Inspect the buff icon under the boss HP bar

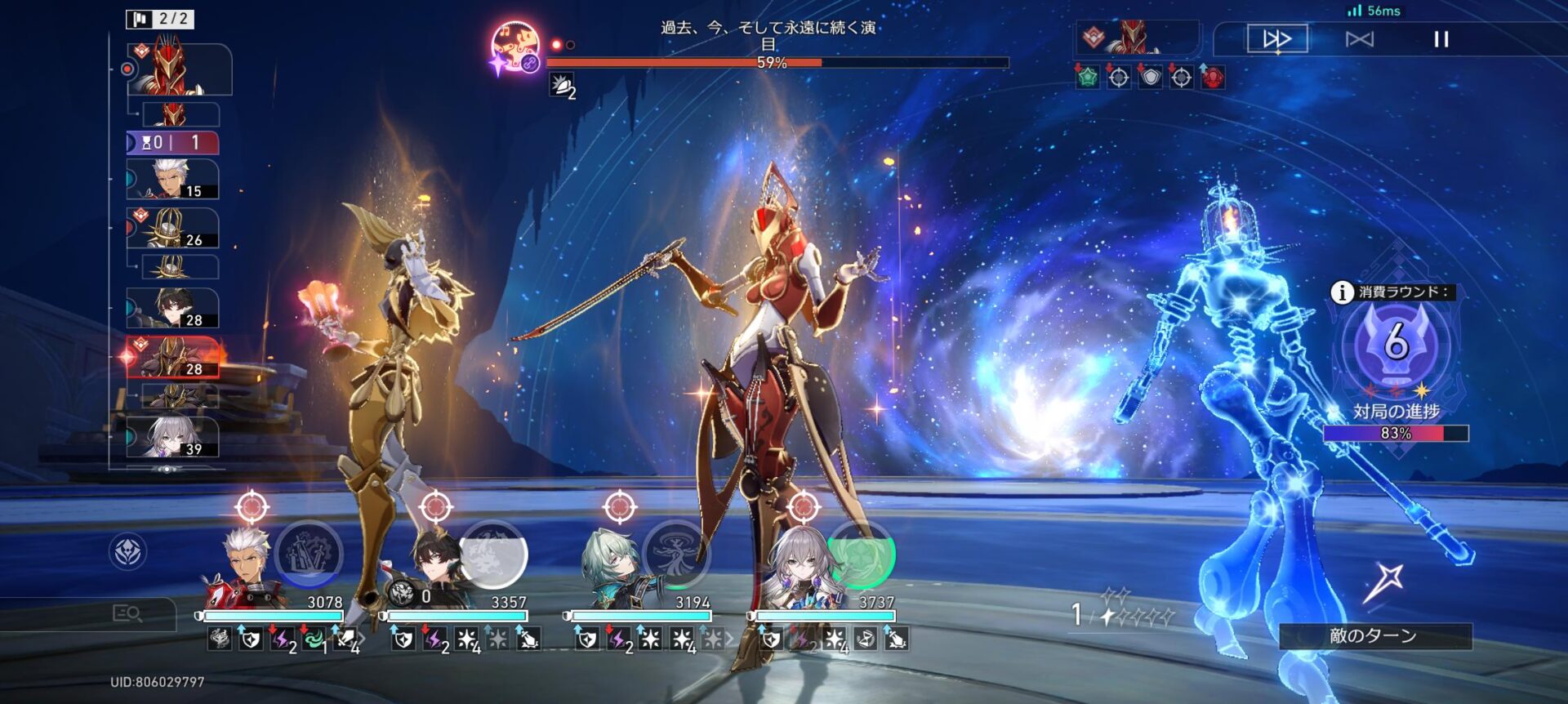(562, 86)
